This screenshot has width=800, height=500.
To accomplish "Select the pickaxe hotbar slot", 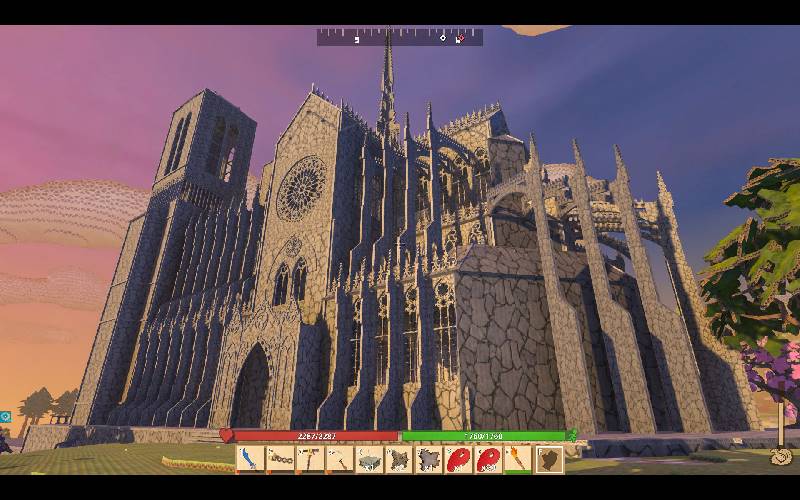I will [340, 459].
